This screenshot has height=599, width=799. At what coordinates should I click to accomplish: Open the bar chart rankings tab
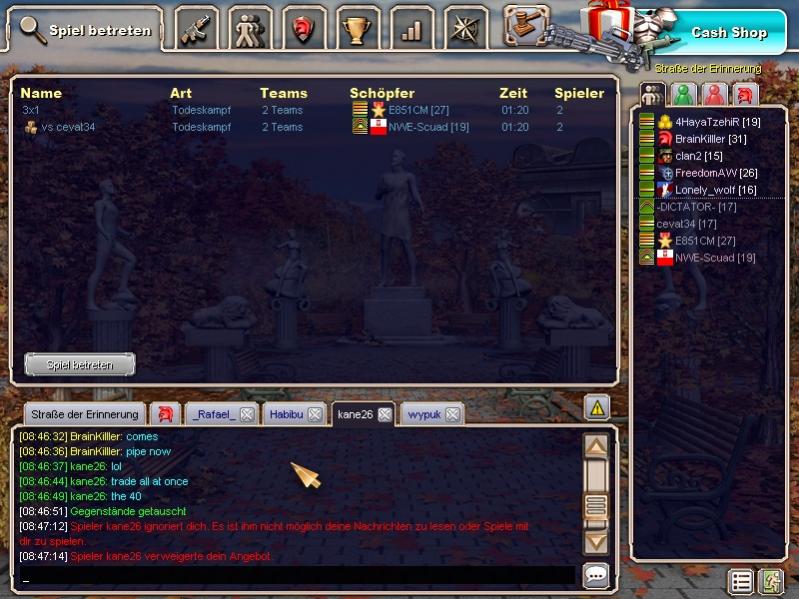pyautogui.click(x=411, y=30)
